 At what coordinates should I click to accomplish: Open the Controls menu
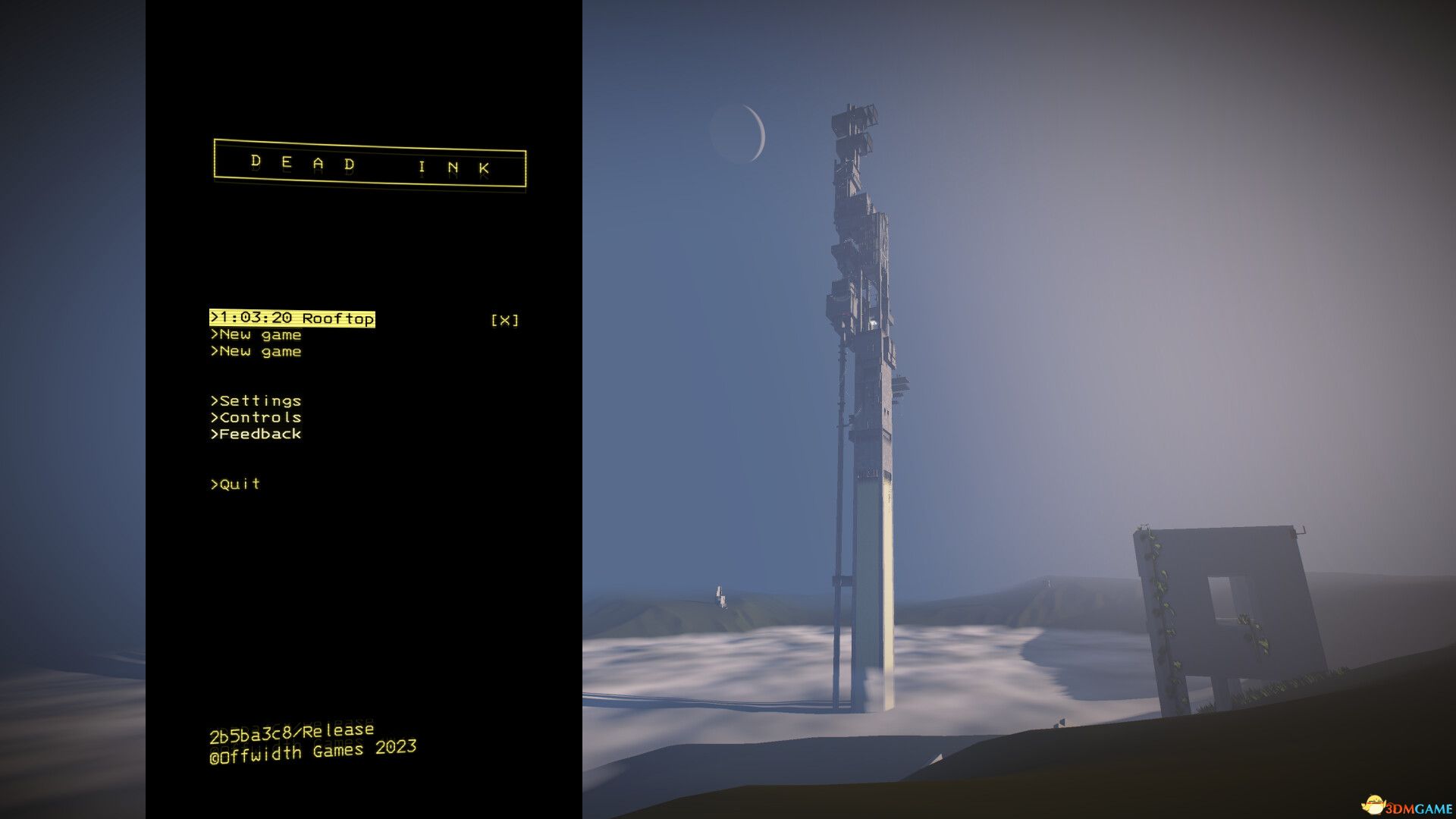click(256, 417)
